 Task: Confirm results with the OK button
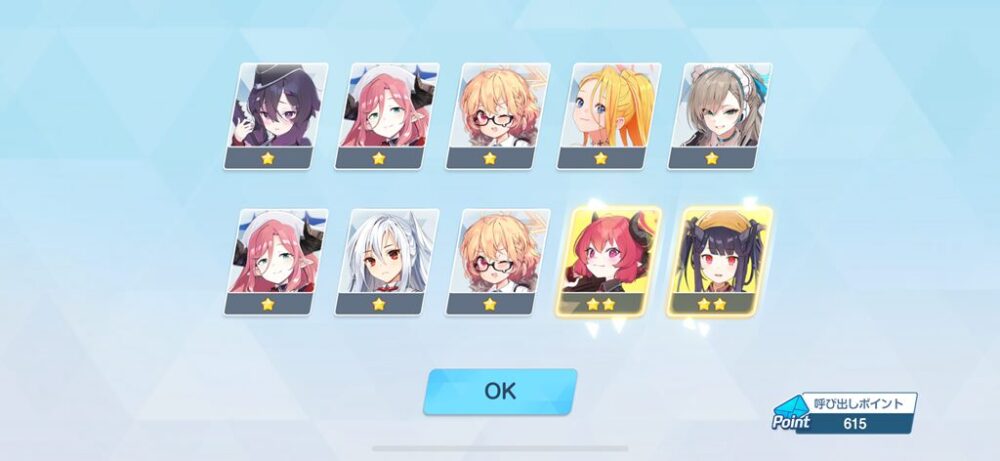click(500, 391)
